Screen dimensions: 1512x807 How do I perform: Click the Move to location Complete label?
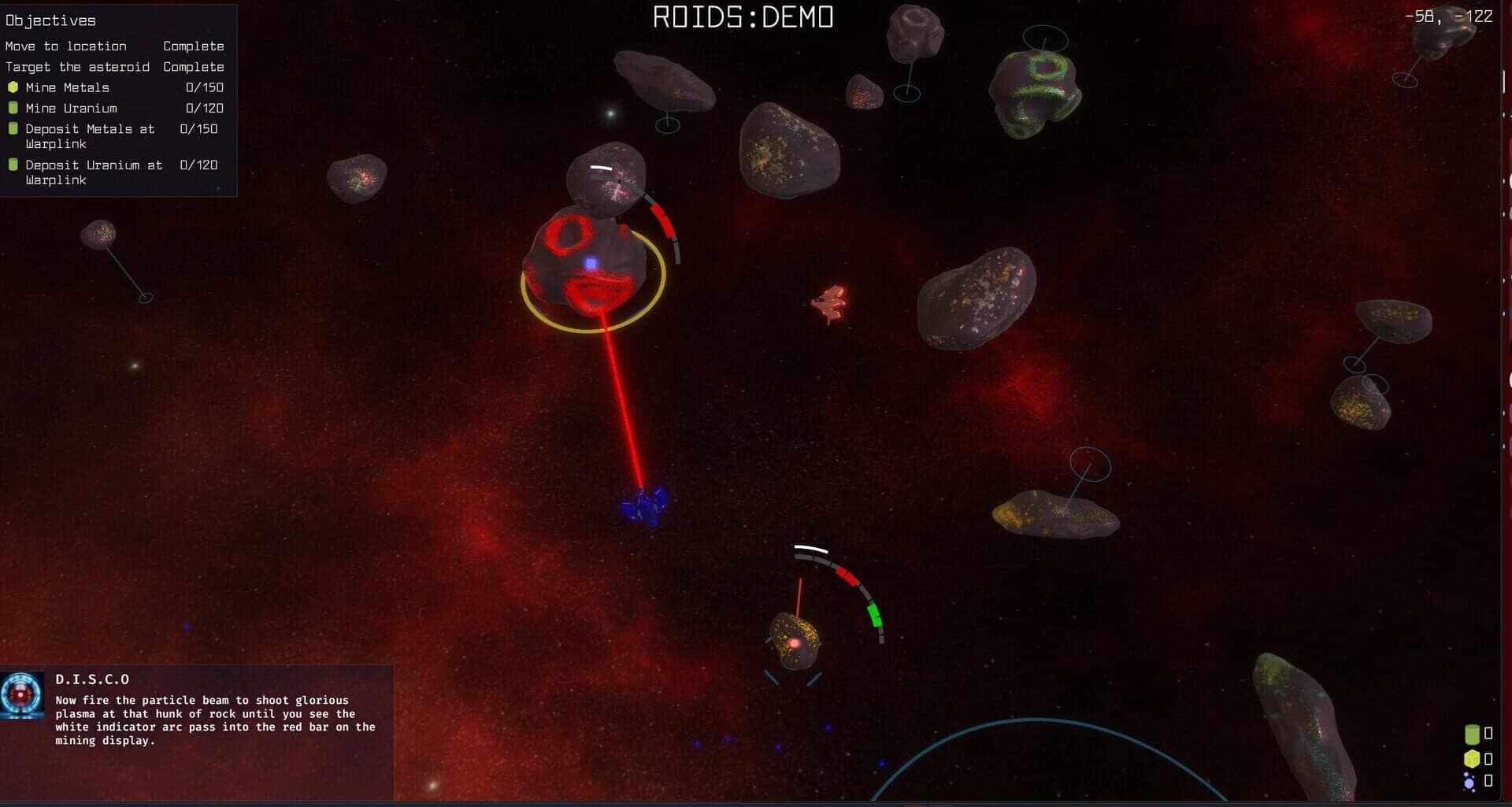(x=193, y=46)
